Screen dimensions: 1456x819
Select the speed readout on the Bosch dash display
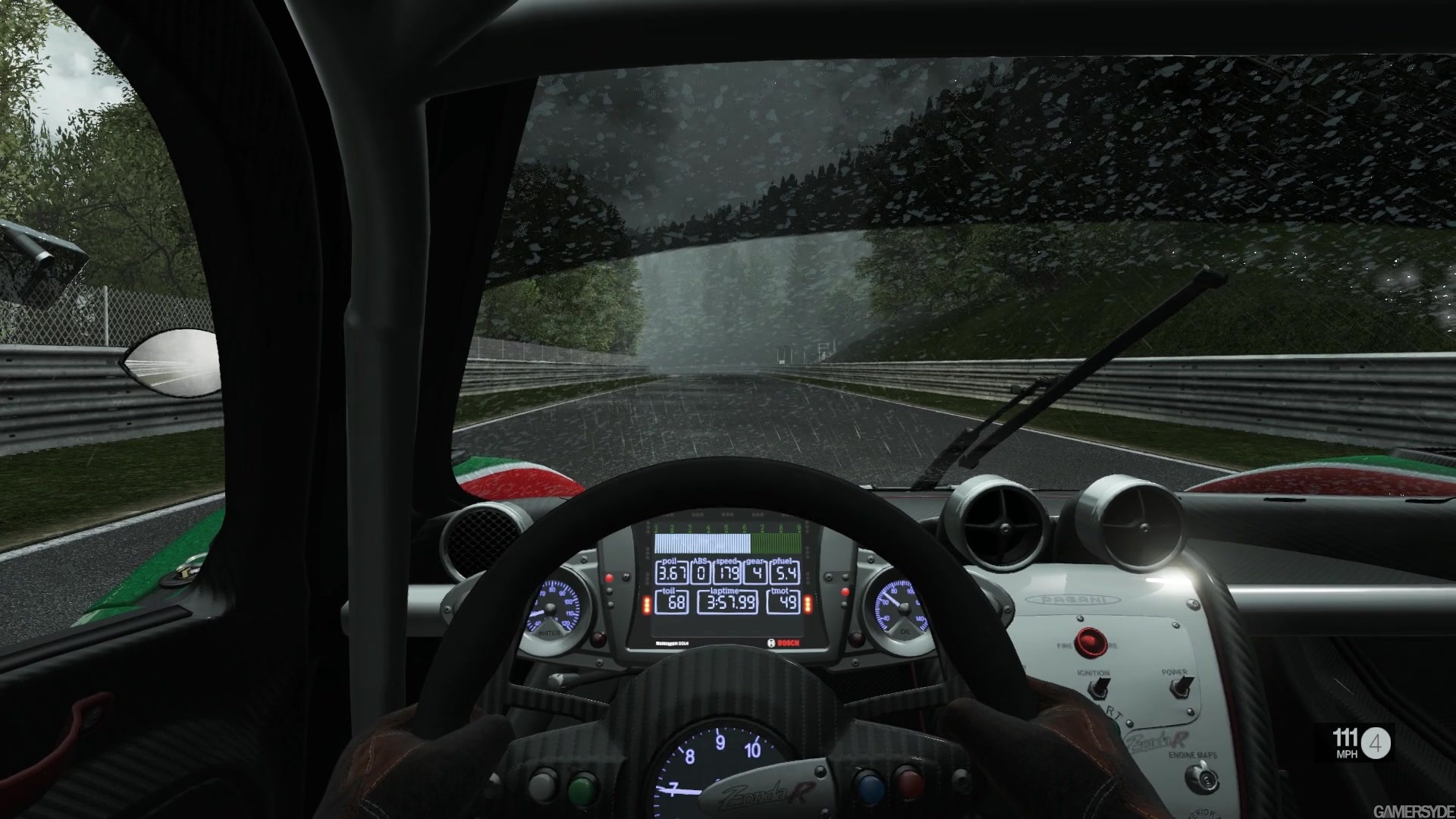coord(726,574)
